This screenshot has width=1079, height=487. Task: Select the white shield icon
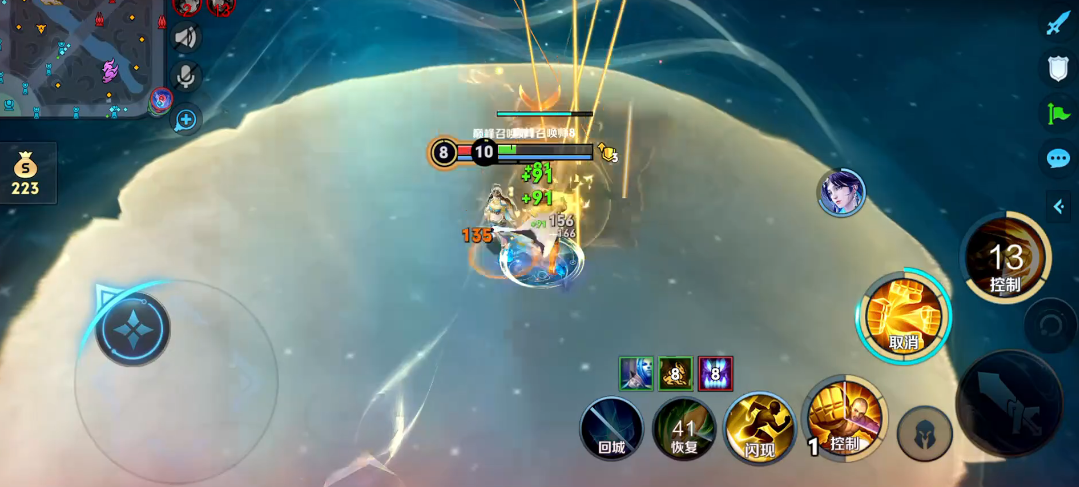1058,68
